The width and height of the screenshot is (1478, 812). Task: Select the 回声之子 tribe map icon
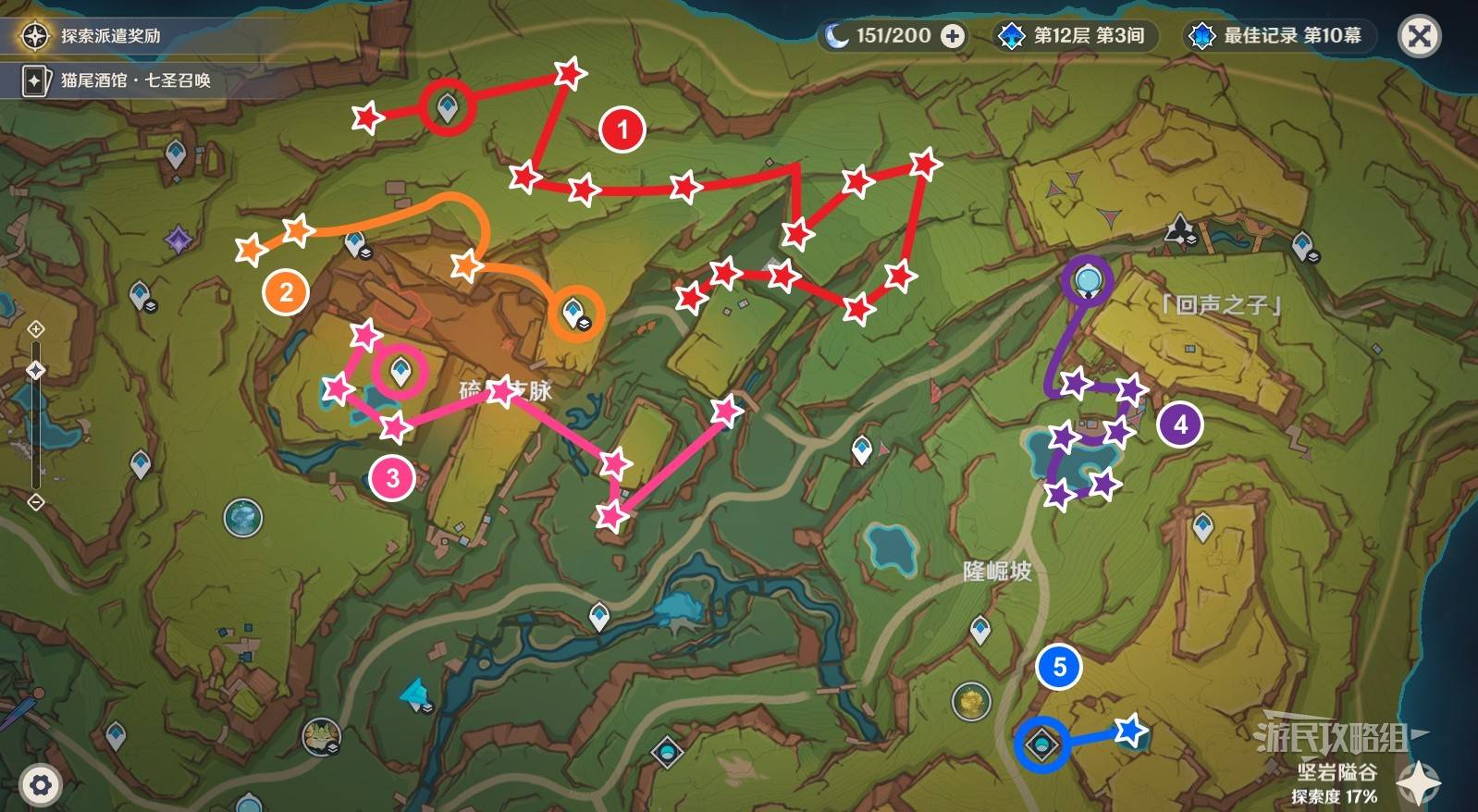point(1180,228)
